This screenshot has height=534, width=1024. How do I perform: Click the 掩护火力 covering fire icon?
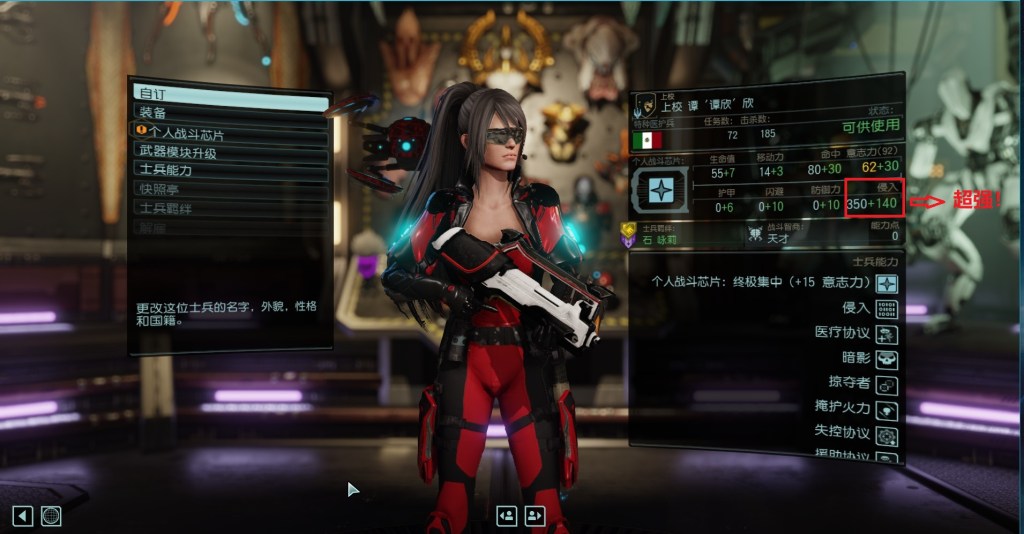(886, 410)
